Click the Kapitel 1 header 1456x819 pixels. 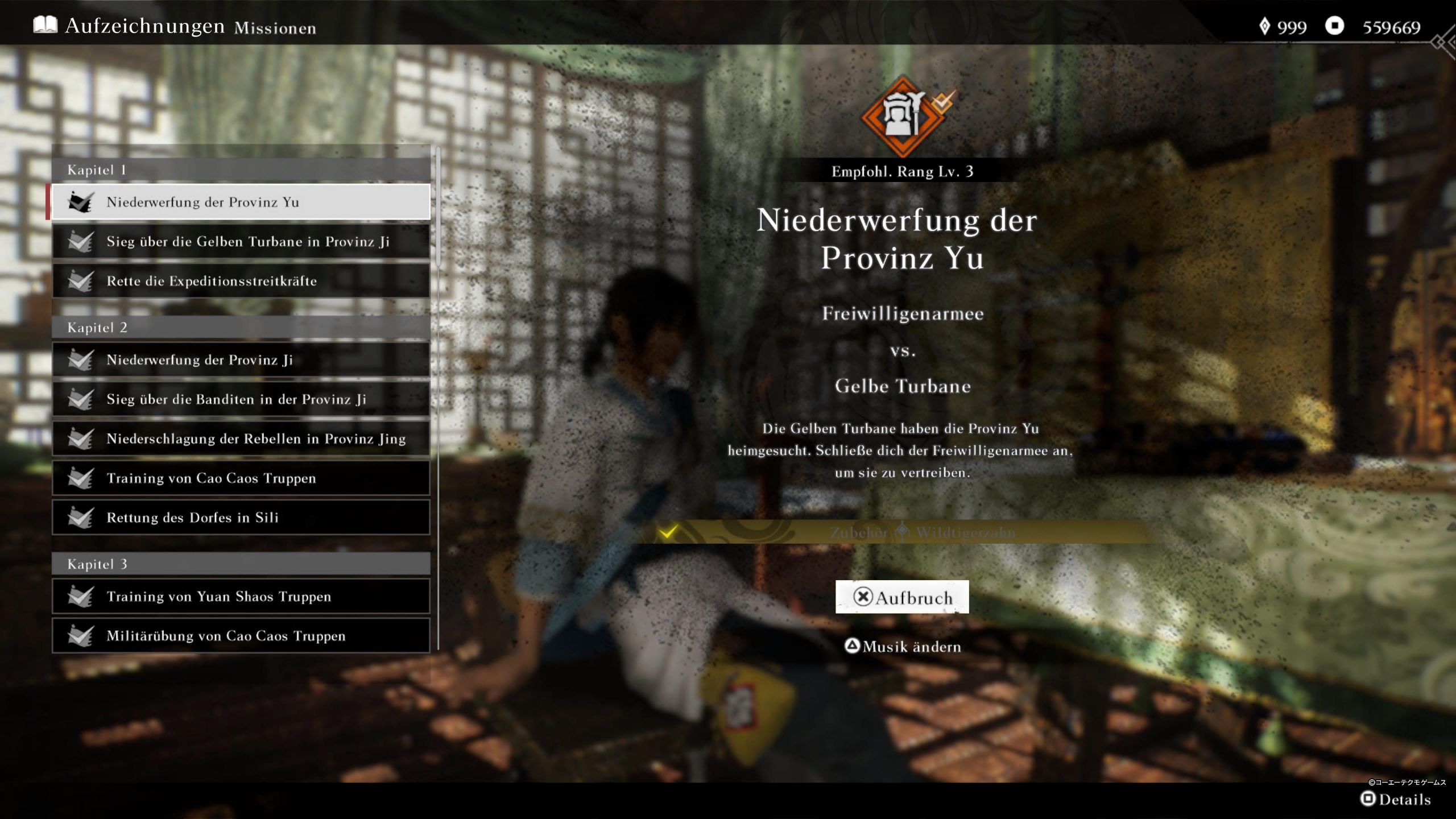pyautogui.click(x=241, y=170)
